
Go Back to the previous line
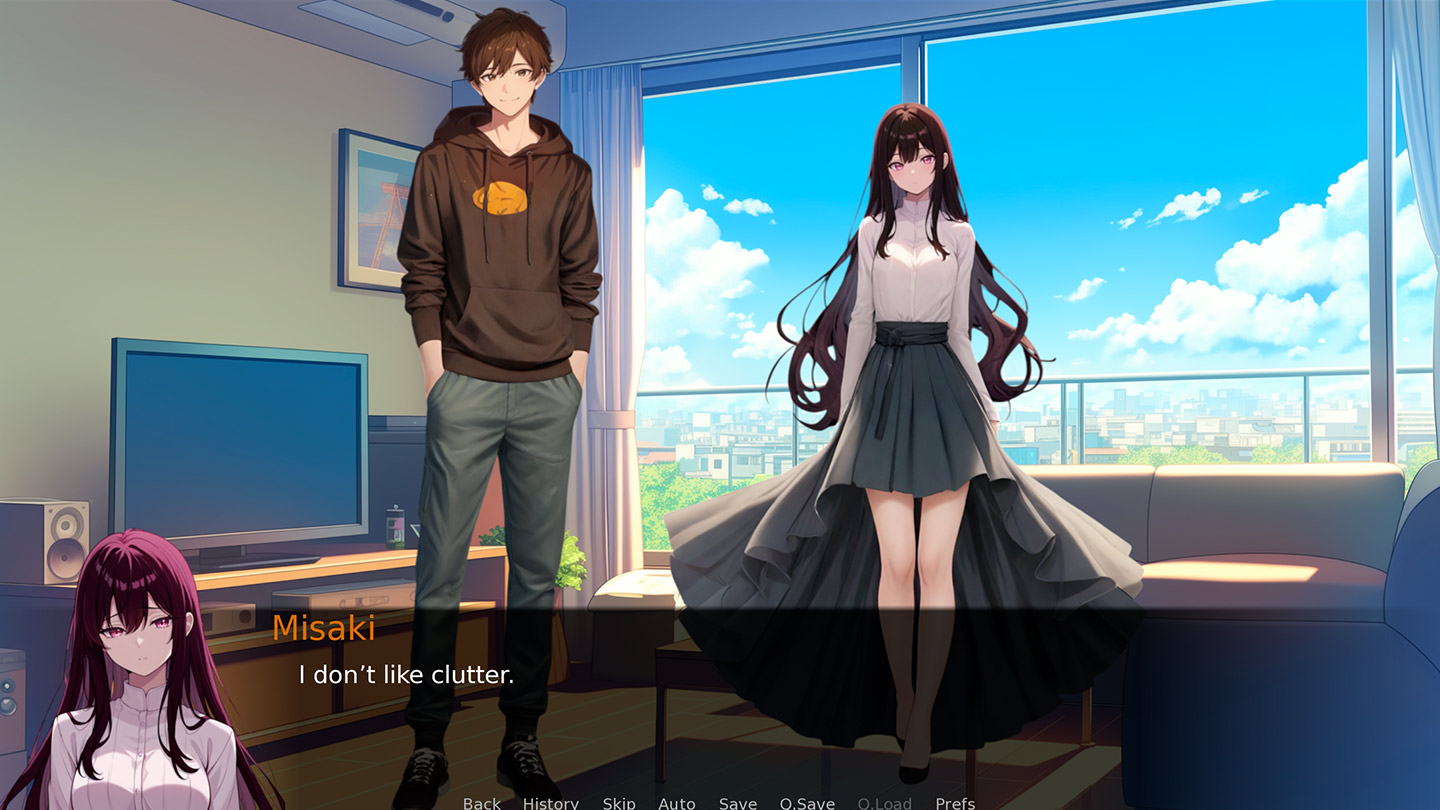tap(481, 803)
